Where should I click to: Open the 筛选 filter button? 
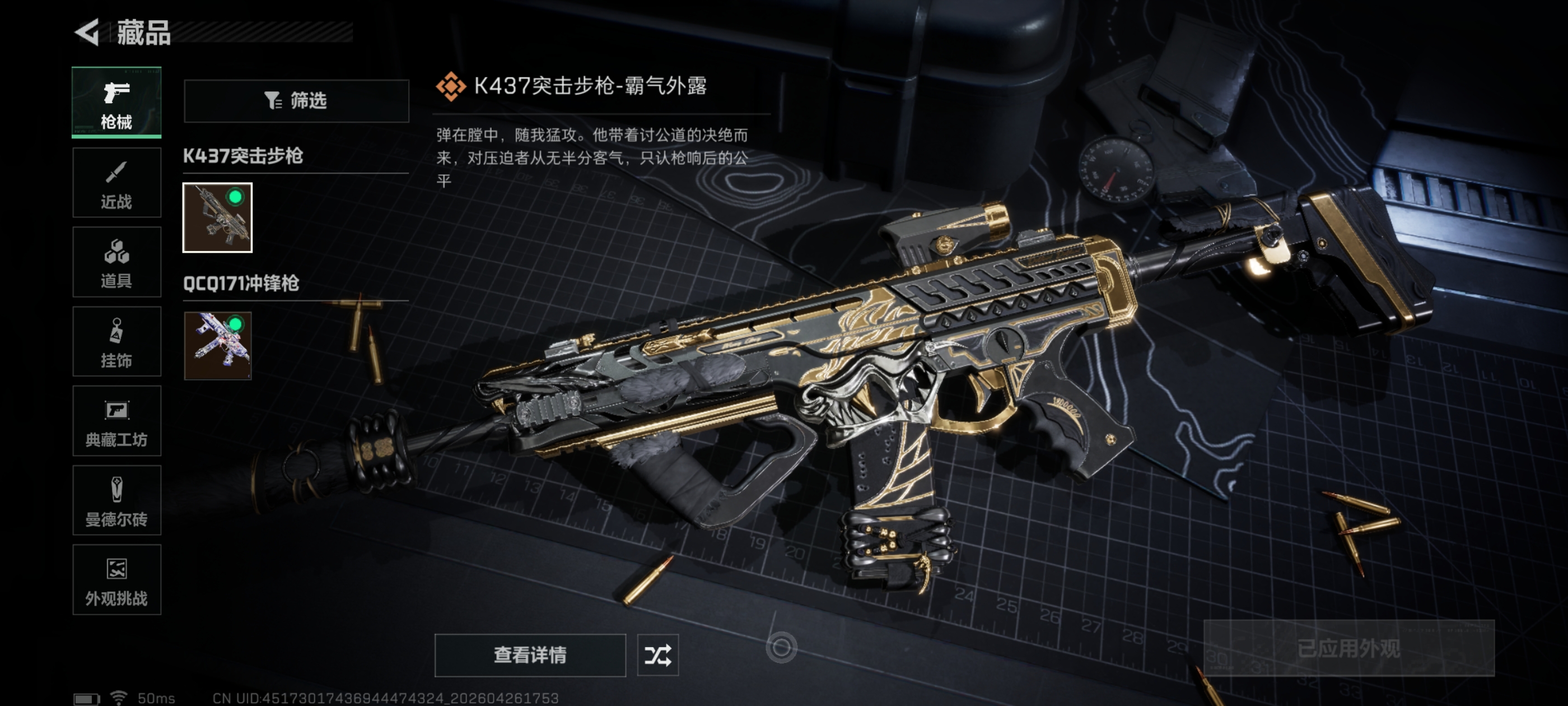(x=296, y=100)
